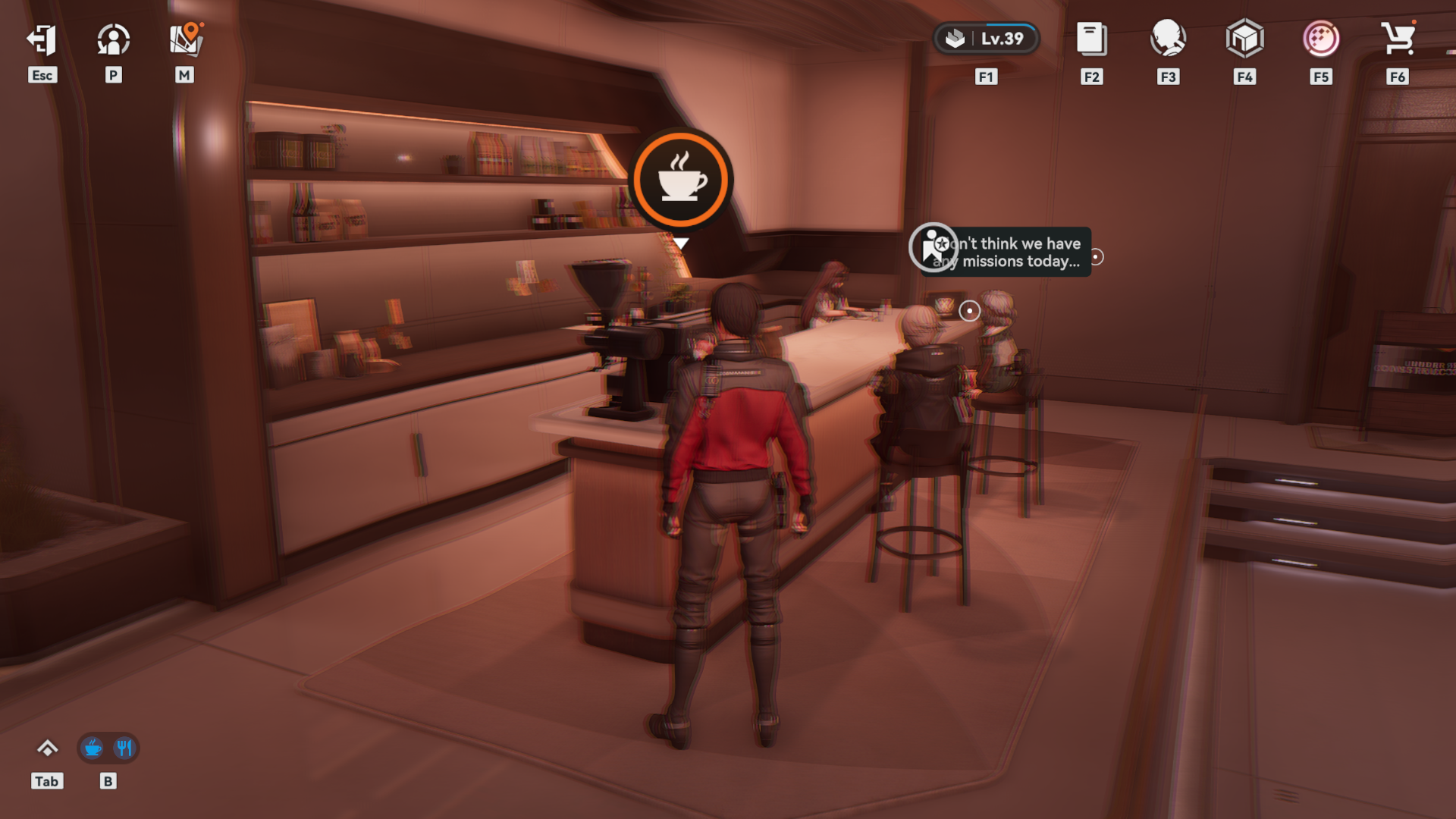
Task: Interact with the orange coffee cup marker
Action: pos(681,180)
